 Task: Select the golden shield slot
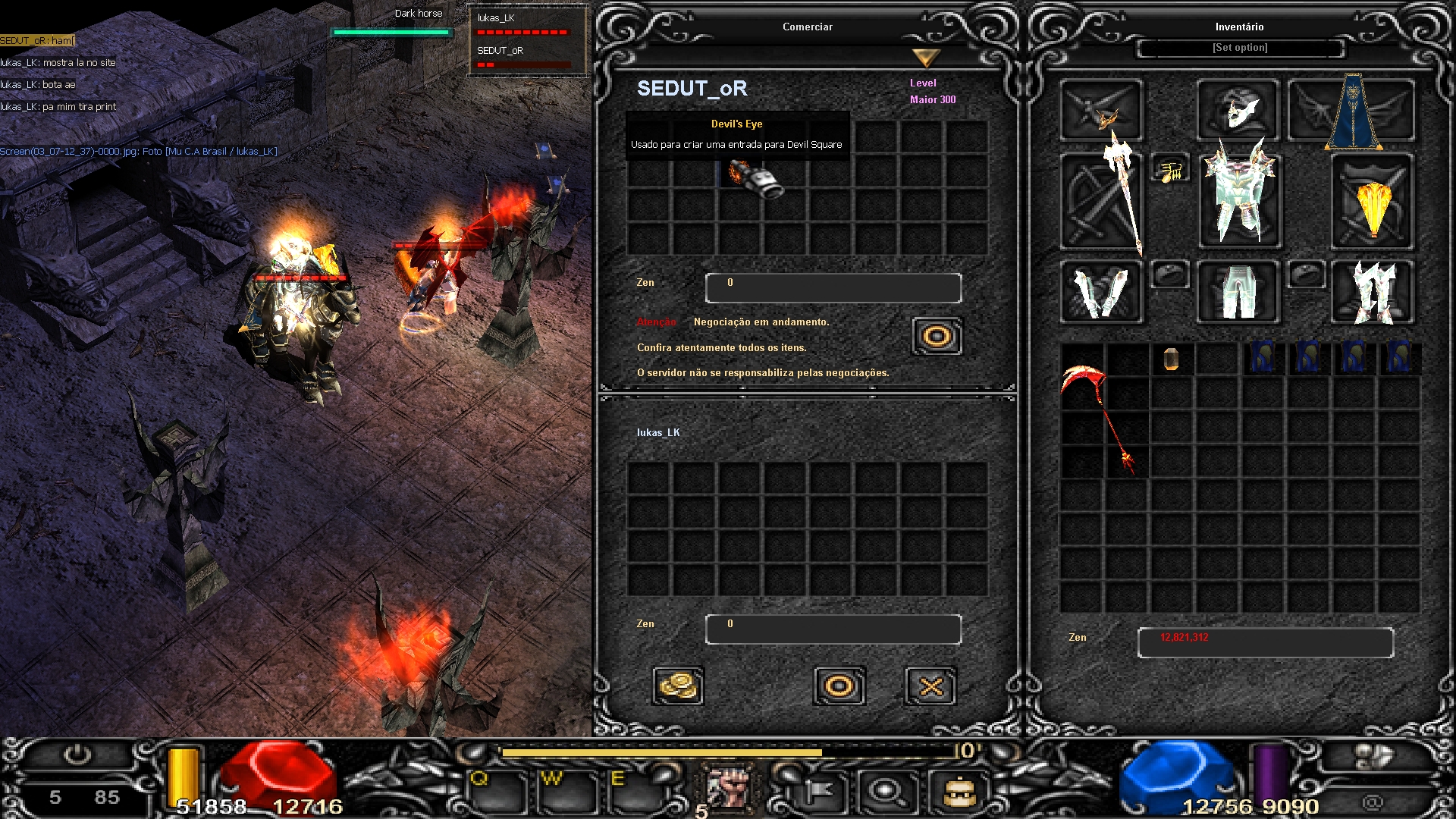(x=1373, y=202)
